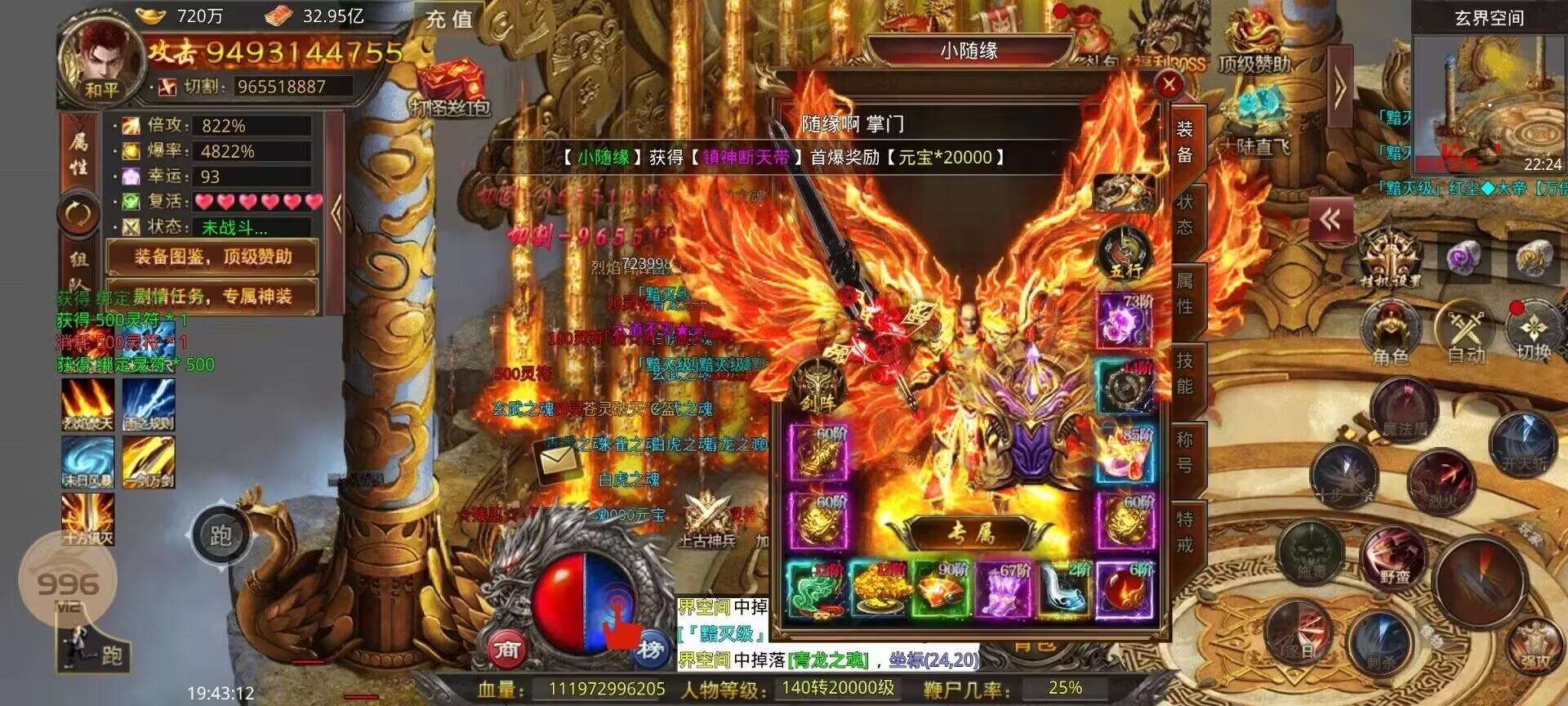1568x706 pixels.
Task: Activate the 一剑万剑 skill icon
Action: (148, 461)
